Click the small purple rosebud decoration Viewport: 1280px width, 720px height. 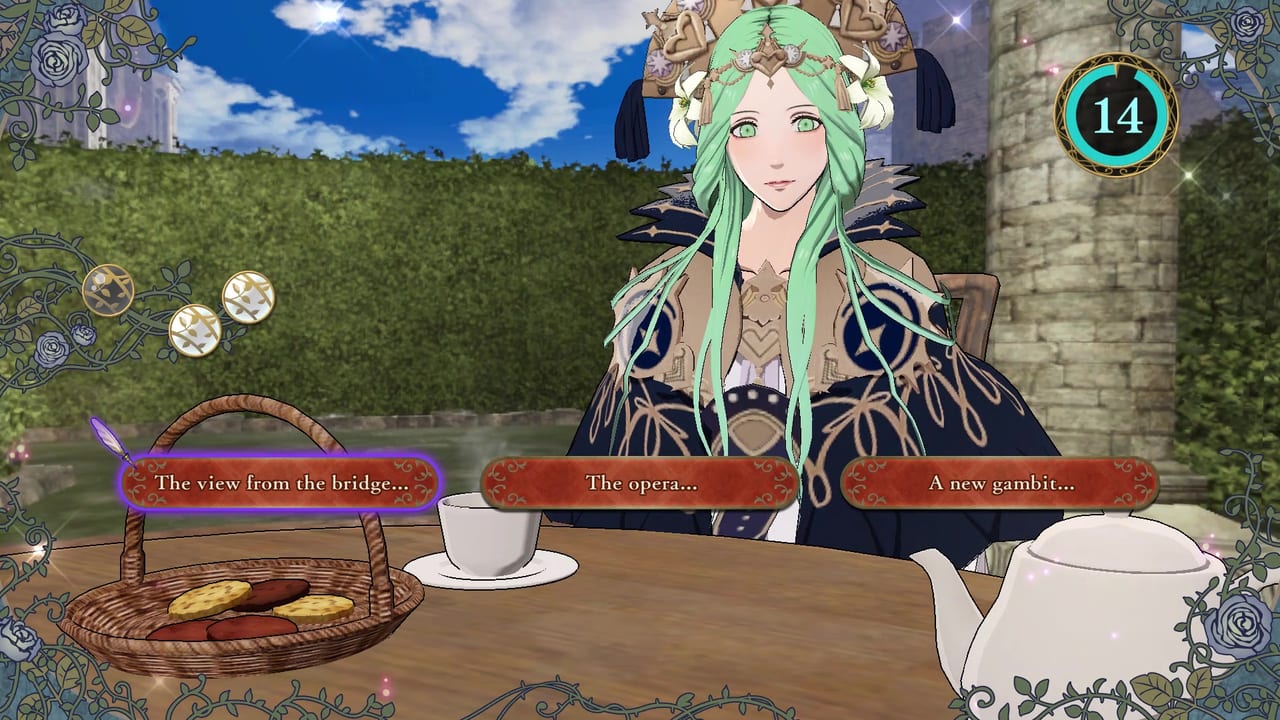(x=82, y=332)
